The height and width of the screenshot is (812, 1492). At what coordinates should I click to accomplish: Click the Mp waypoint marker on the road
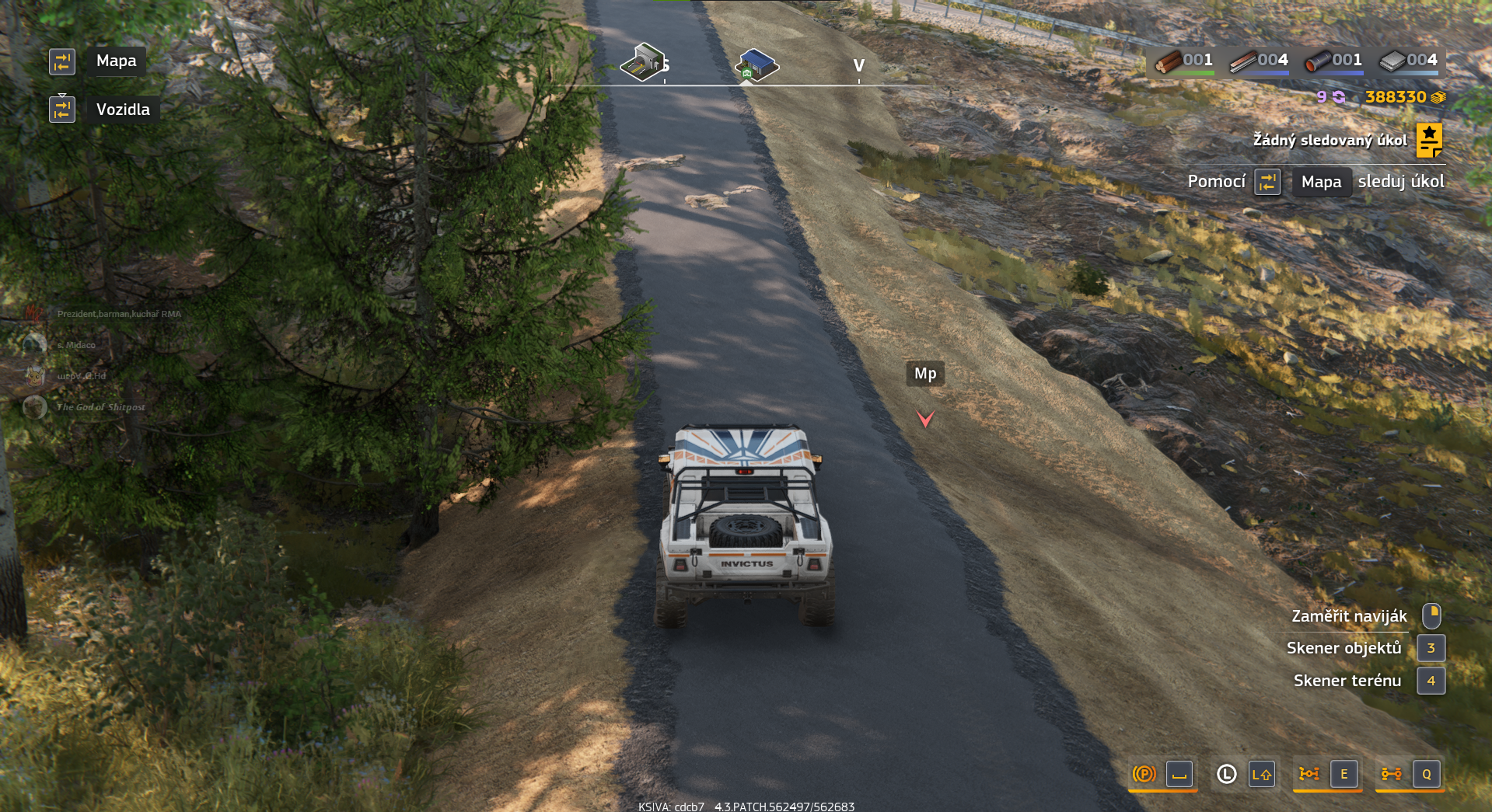(925, 374)
